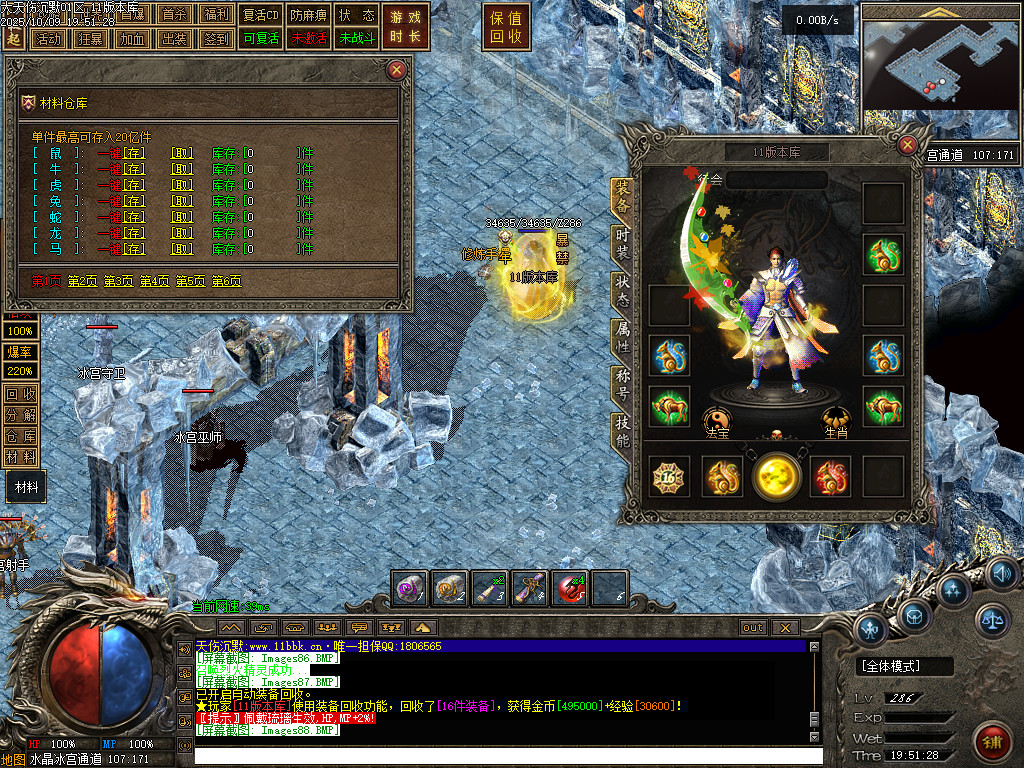The image size is (1024, 768).
Task: Close the character equipment panel
Action: [x=907, y=145]
